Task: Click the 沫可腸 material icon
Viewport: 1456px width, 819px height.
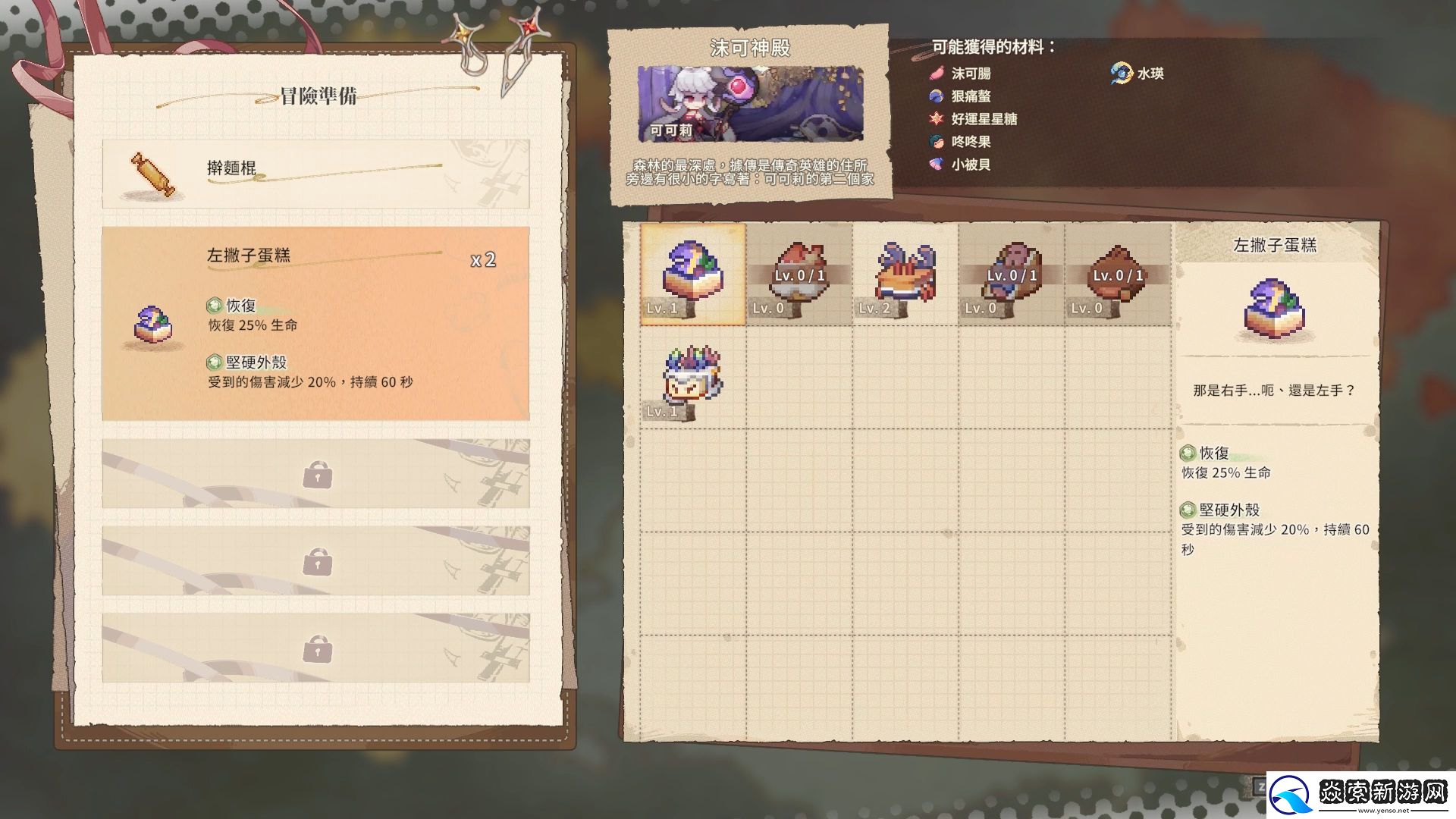Action: [936, 74]
